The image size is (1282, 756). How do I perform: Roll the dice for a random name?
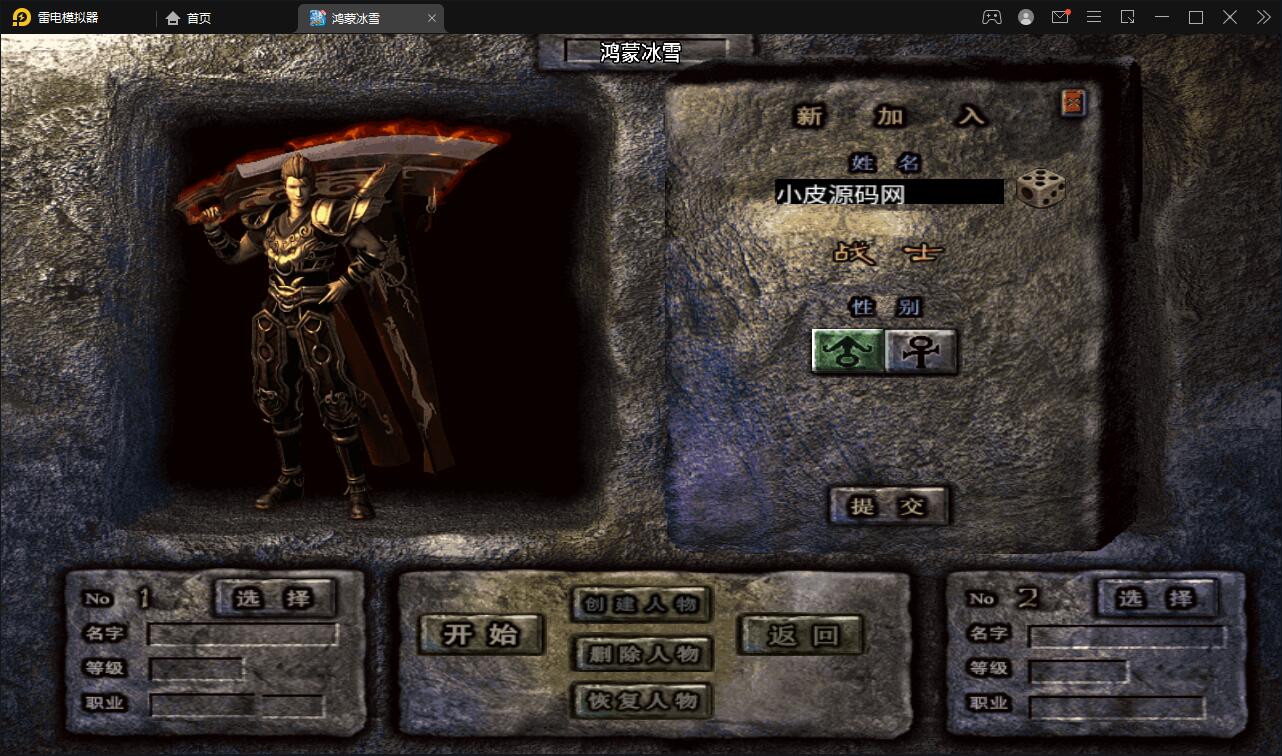(1040, 189)
